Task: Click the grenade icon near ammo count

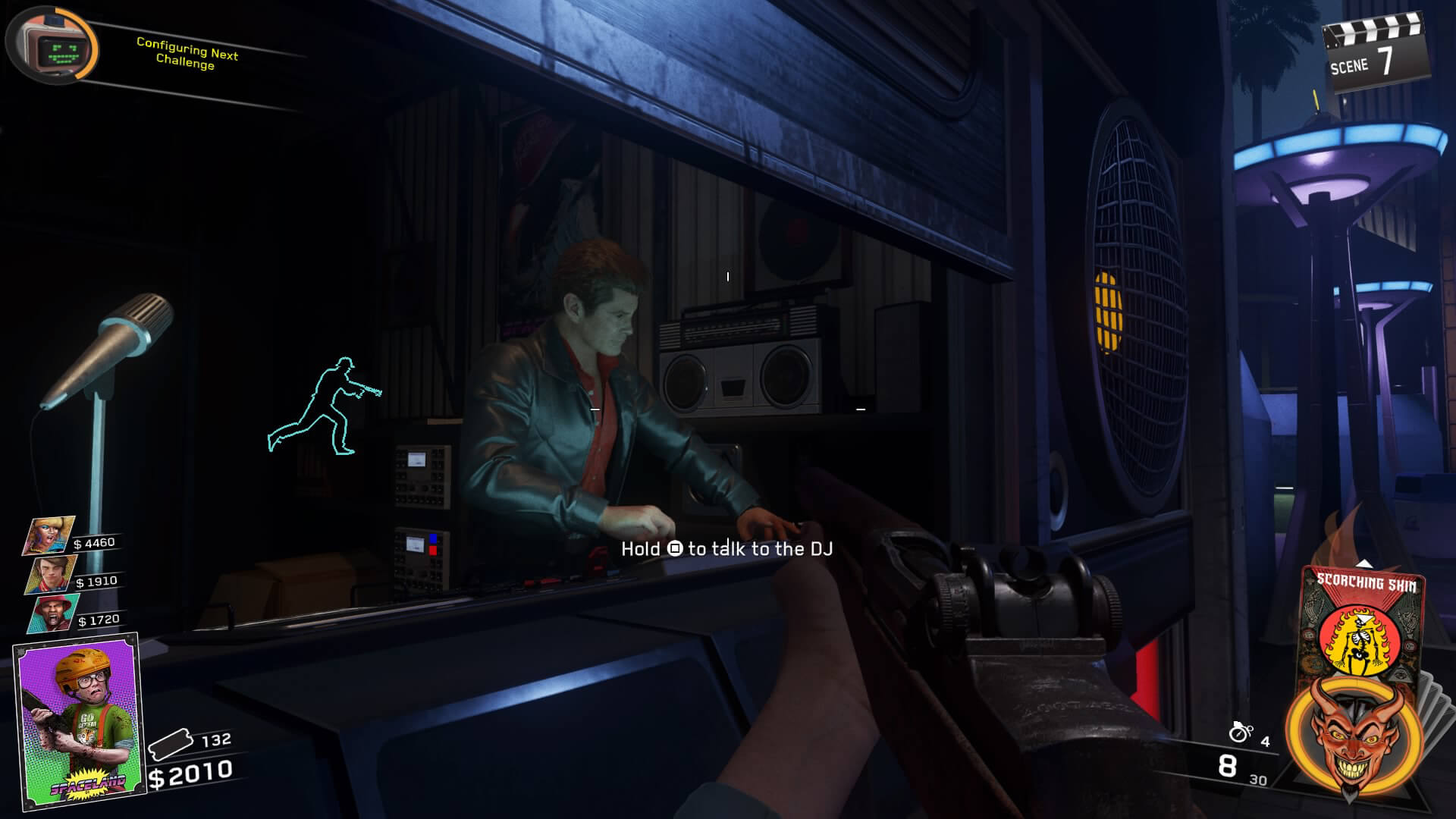Action: pos(1241,733)
